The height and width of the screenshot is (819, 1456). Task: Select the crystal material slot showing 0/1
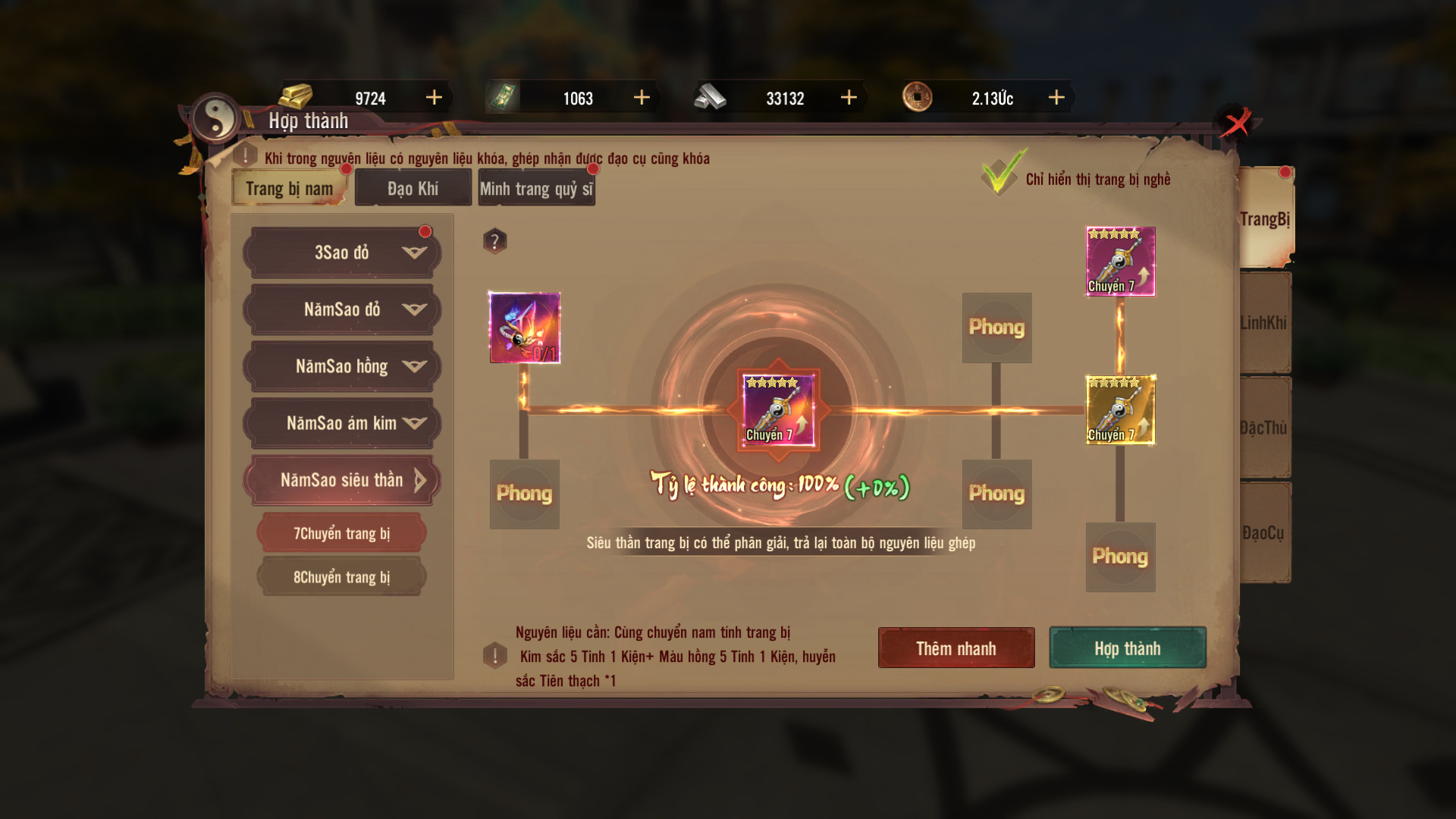coord(525,328)
